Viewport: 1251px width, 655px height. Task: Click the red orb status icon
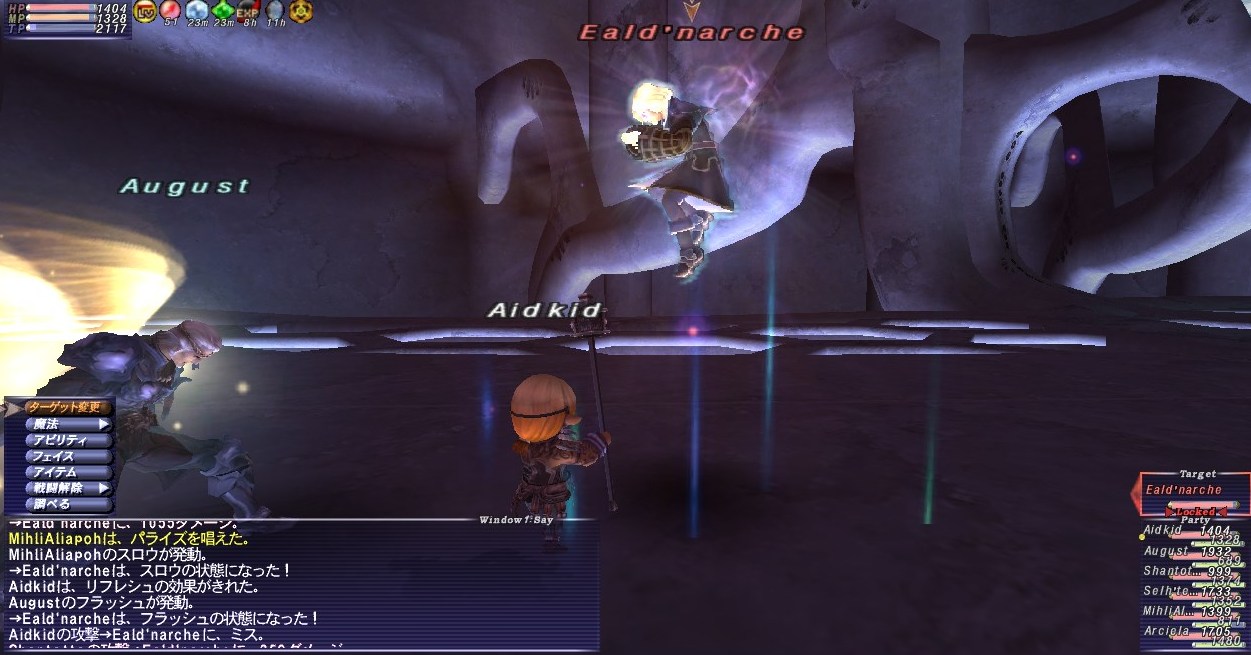(170, 11)
